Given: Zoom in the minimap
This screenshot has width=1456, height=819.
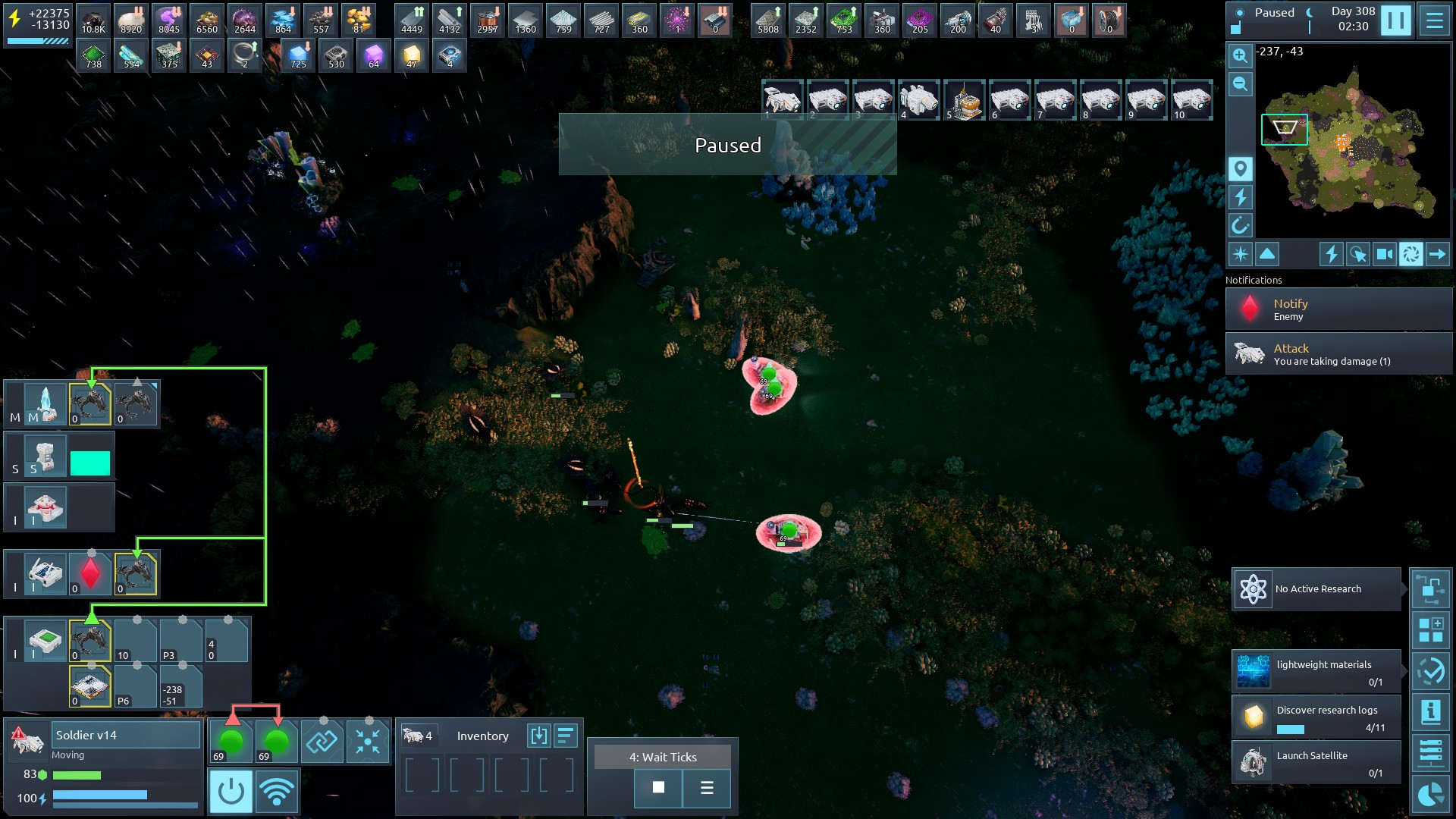Looking at the screenshot, I should click(1240, 55).
